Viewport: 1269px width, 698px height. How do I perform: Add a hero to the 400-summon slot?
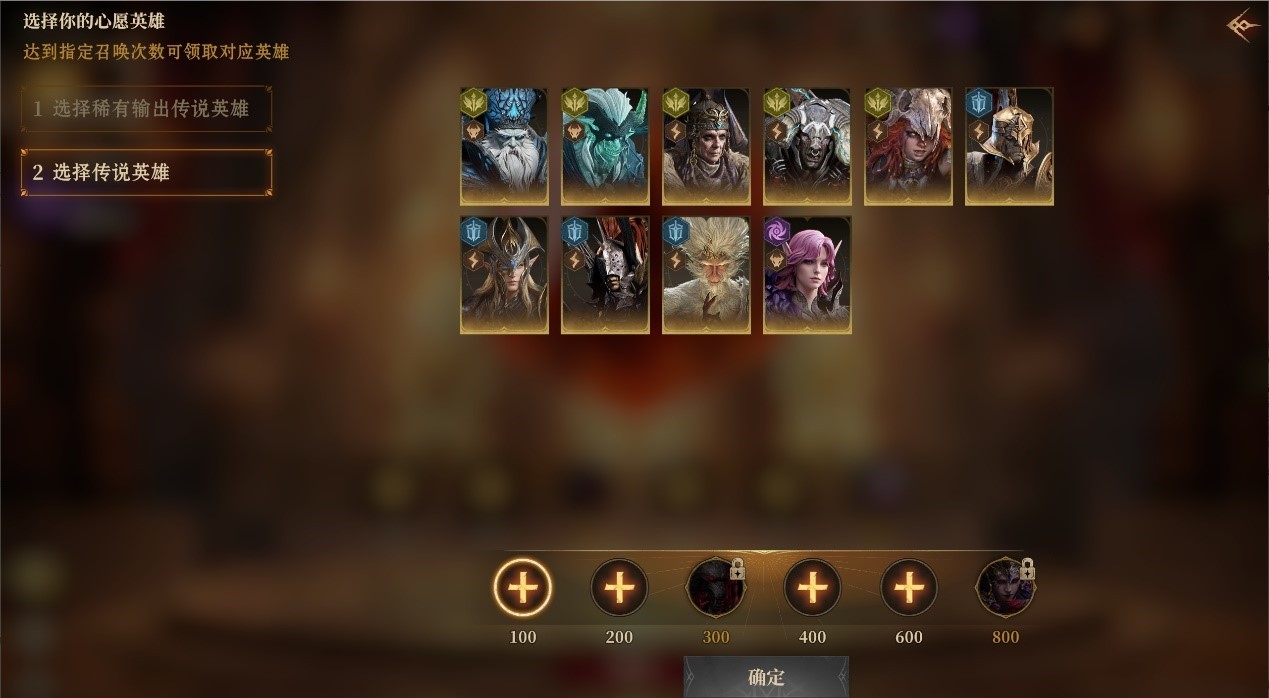click(812, 587)
